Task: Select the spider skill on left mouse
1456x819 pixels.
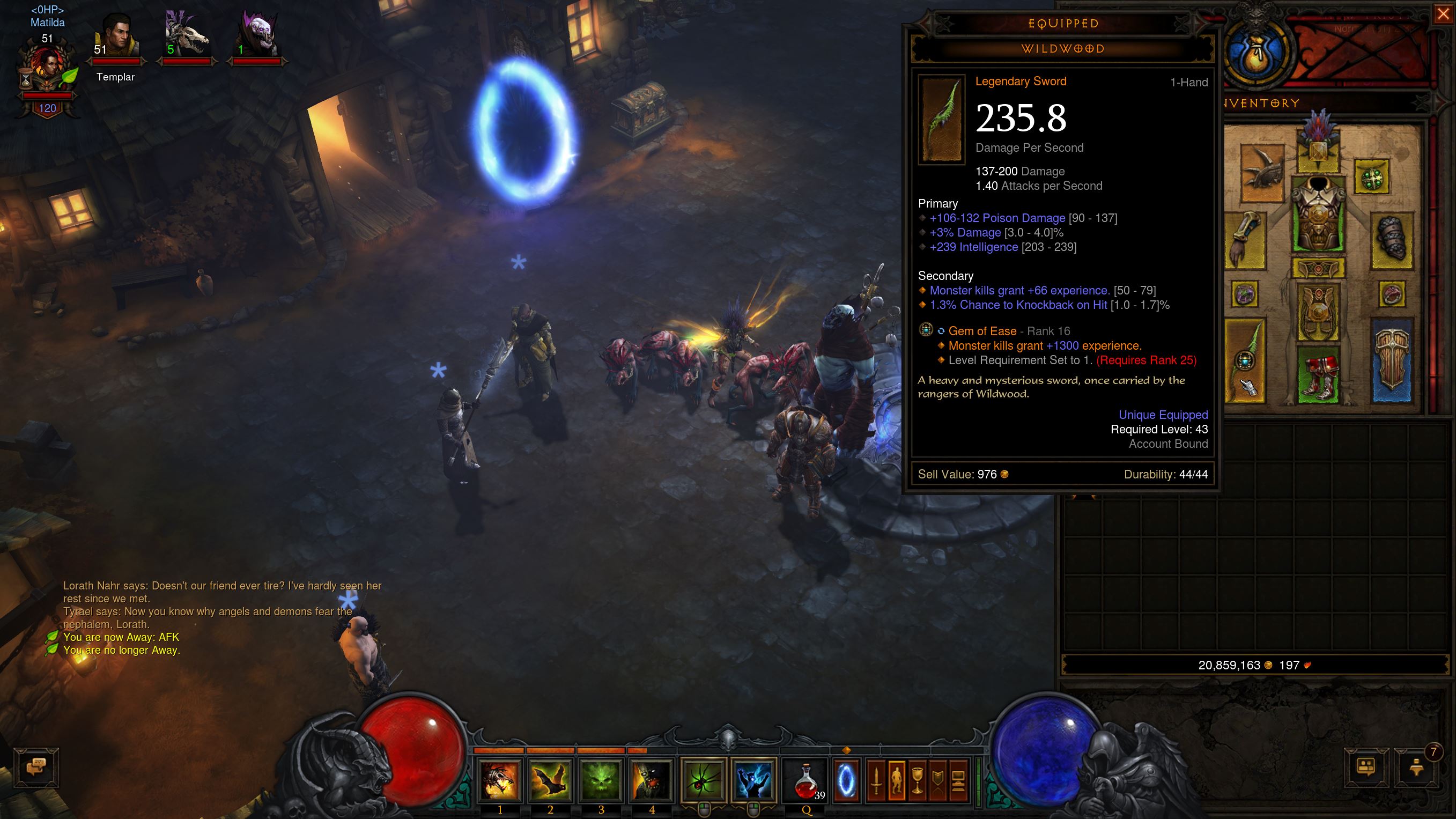Action: (x=704, y=780)
